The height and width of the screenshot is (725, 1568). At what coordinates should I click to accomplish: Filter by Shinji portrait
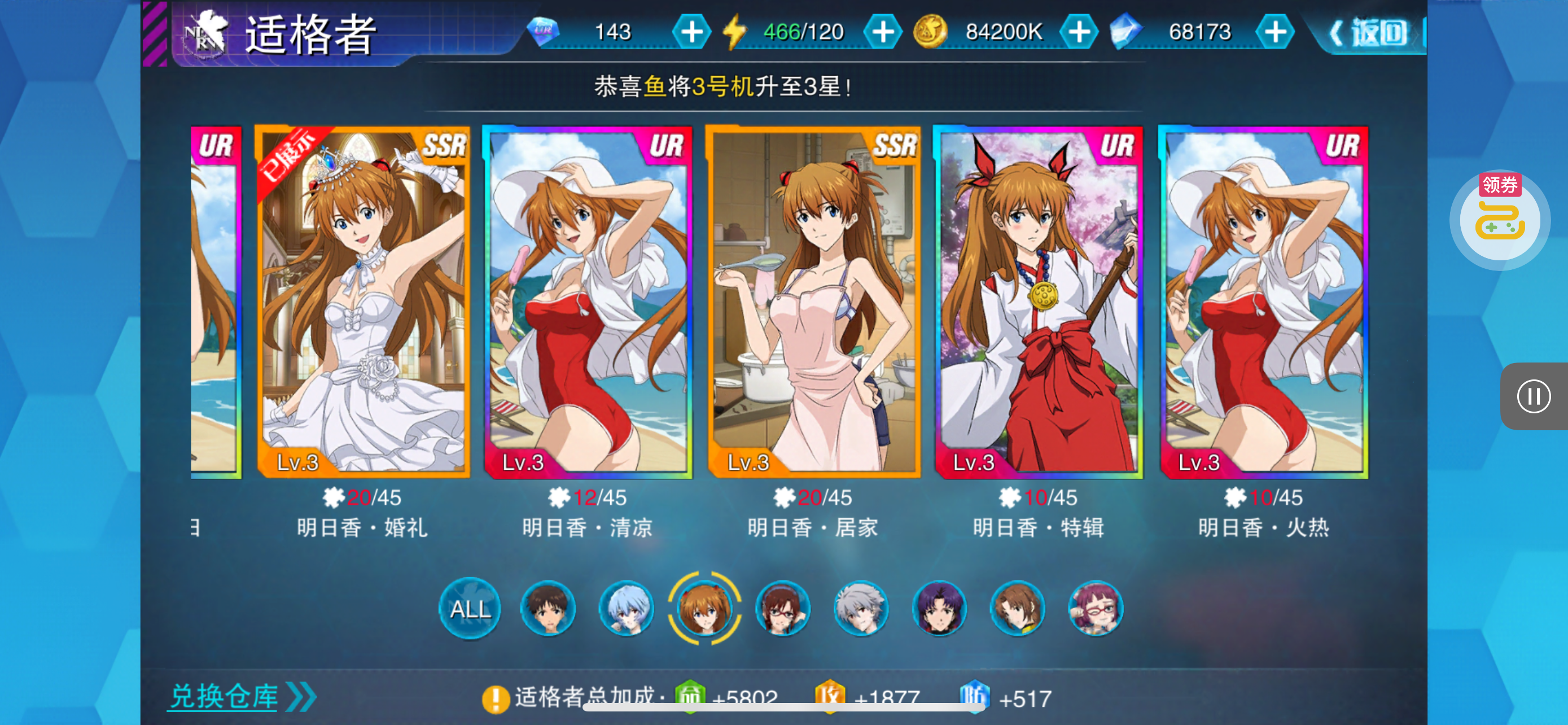548,608
